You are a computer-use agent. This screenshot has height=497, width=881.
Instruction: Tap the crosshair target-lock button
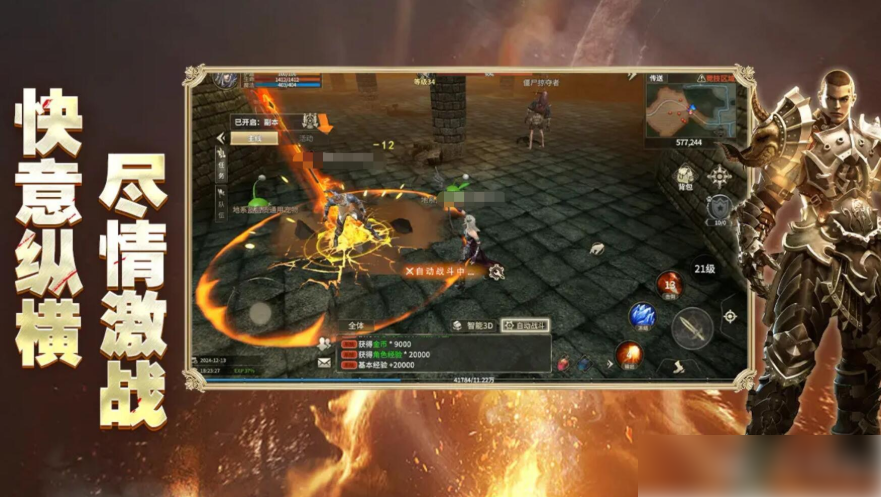[730, 317]
